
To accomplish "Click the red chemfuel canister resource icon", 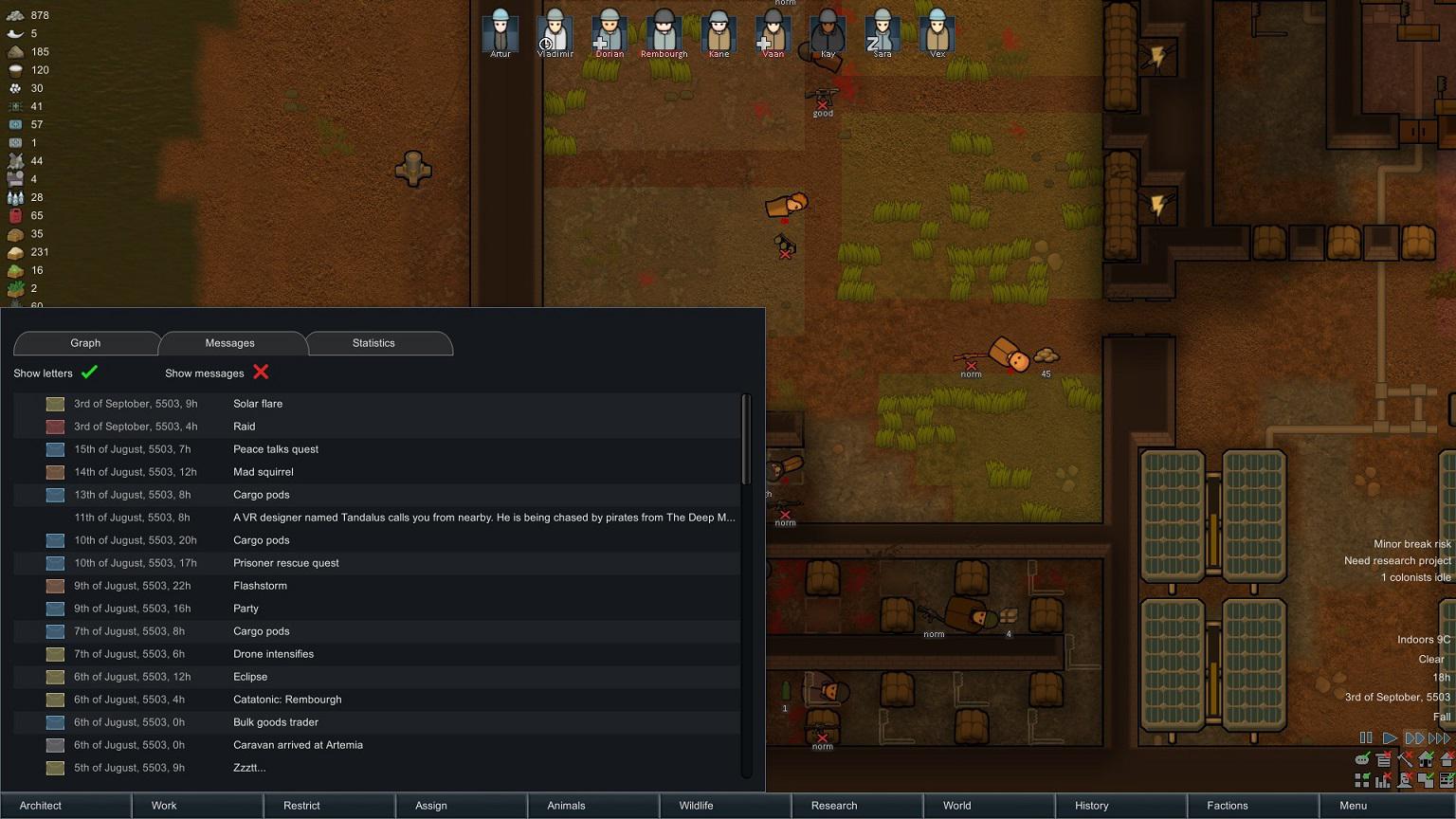I will point(13,215).
